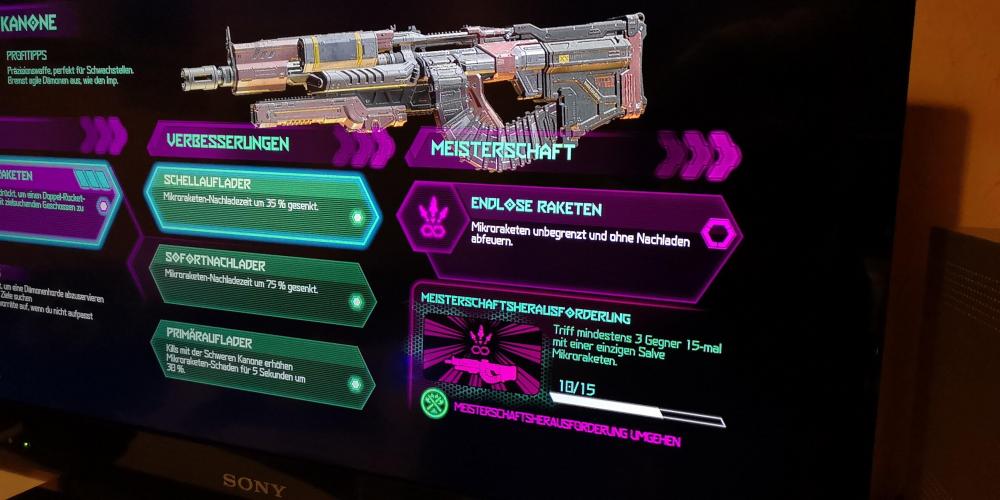Select the Schellauflader upgrade
Image resolution: width=1000 pixels, height=500 pixels.
coord(260,203)
